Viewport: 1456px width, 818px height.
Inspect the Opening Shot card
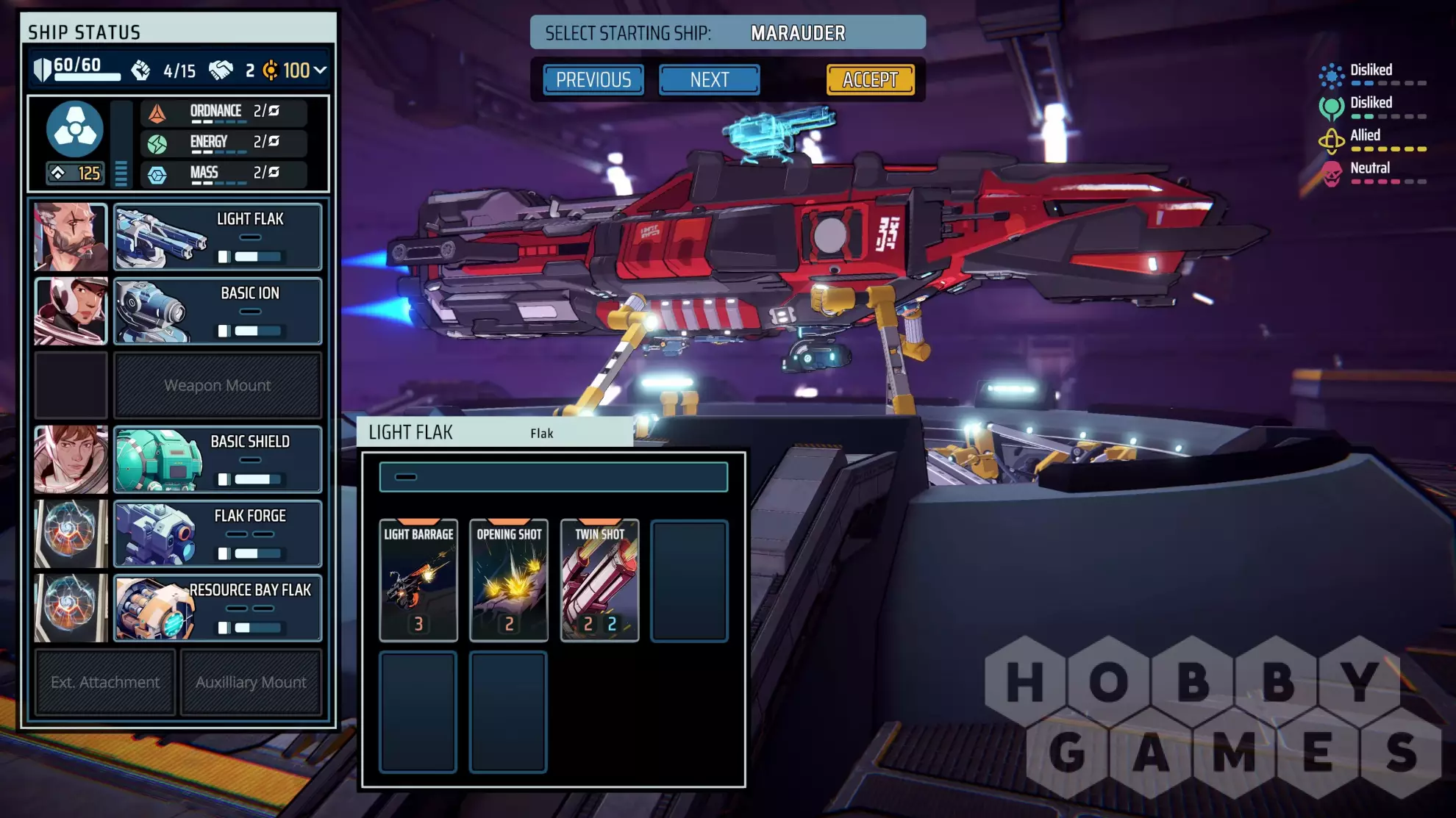[509, 580]
